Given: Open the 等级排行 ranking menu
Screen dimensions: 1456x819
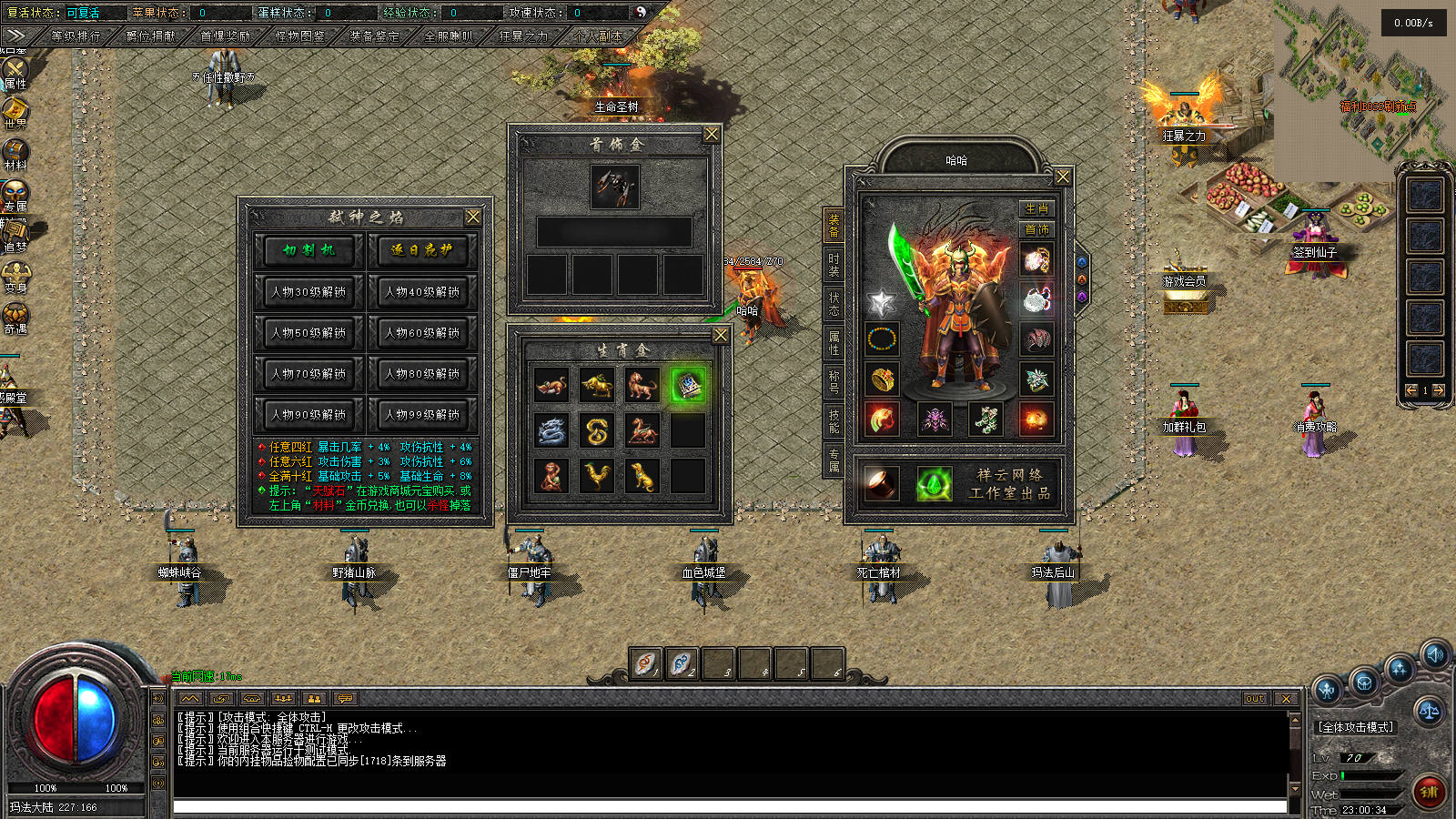Looking at the screenshot, I should (x=76, y=36).
